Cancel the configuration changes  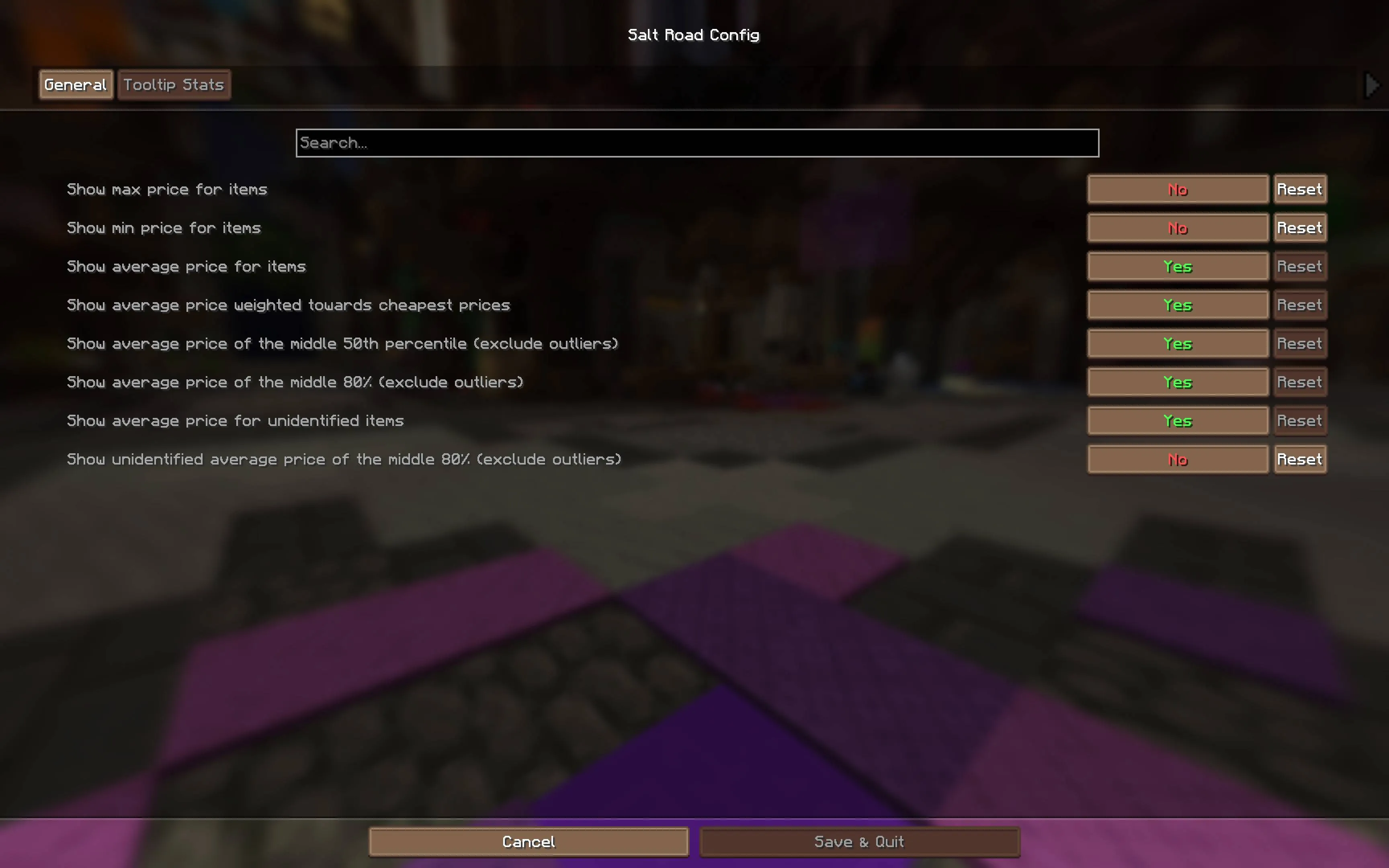(529, 841)
